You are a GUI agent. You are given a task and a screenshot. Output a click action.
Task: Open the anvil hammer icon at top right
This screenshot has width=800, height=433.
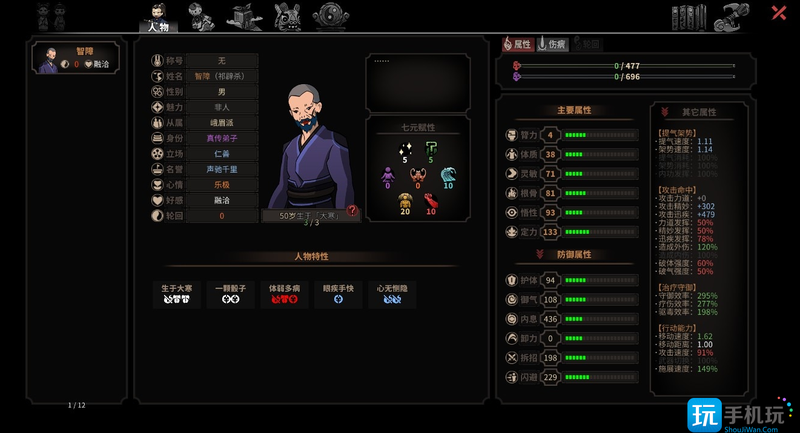735,16
